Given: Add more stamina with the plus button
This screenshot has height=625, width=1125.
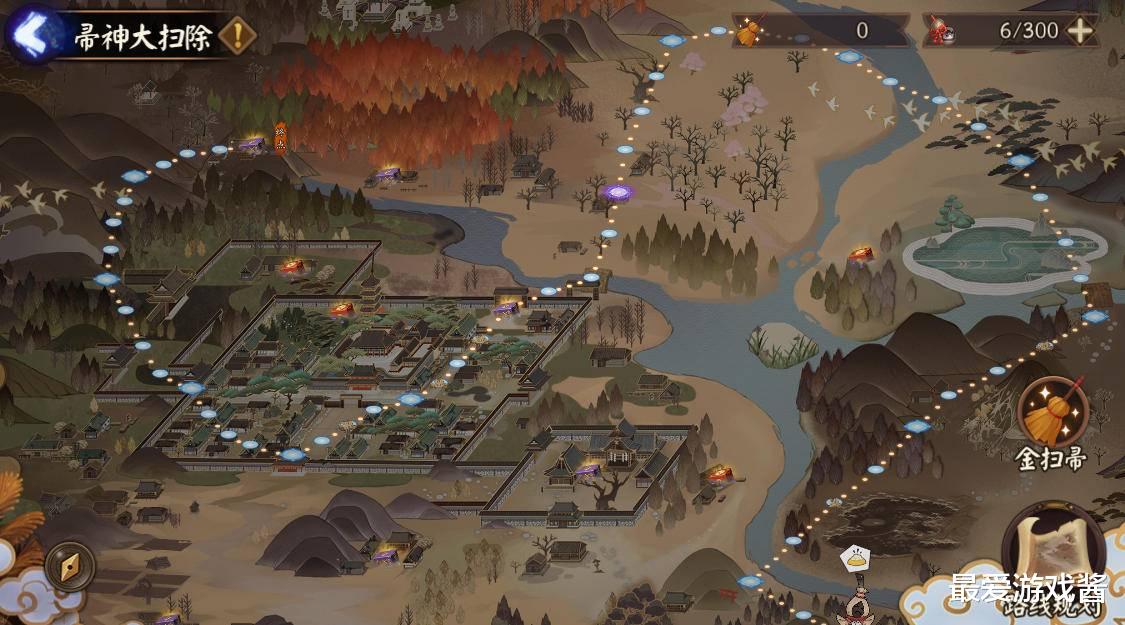Looking at the screenshot, I should tap(1081, 31).
